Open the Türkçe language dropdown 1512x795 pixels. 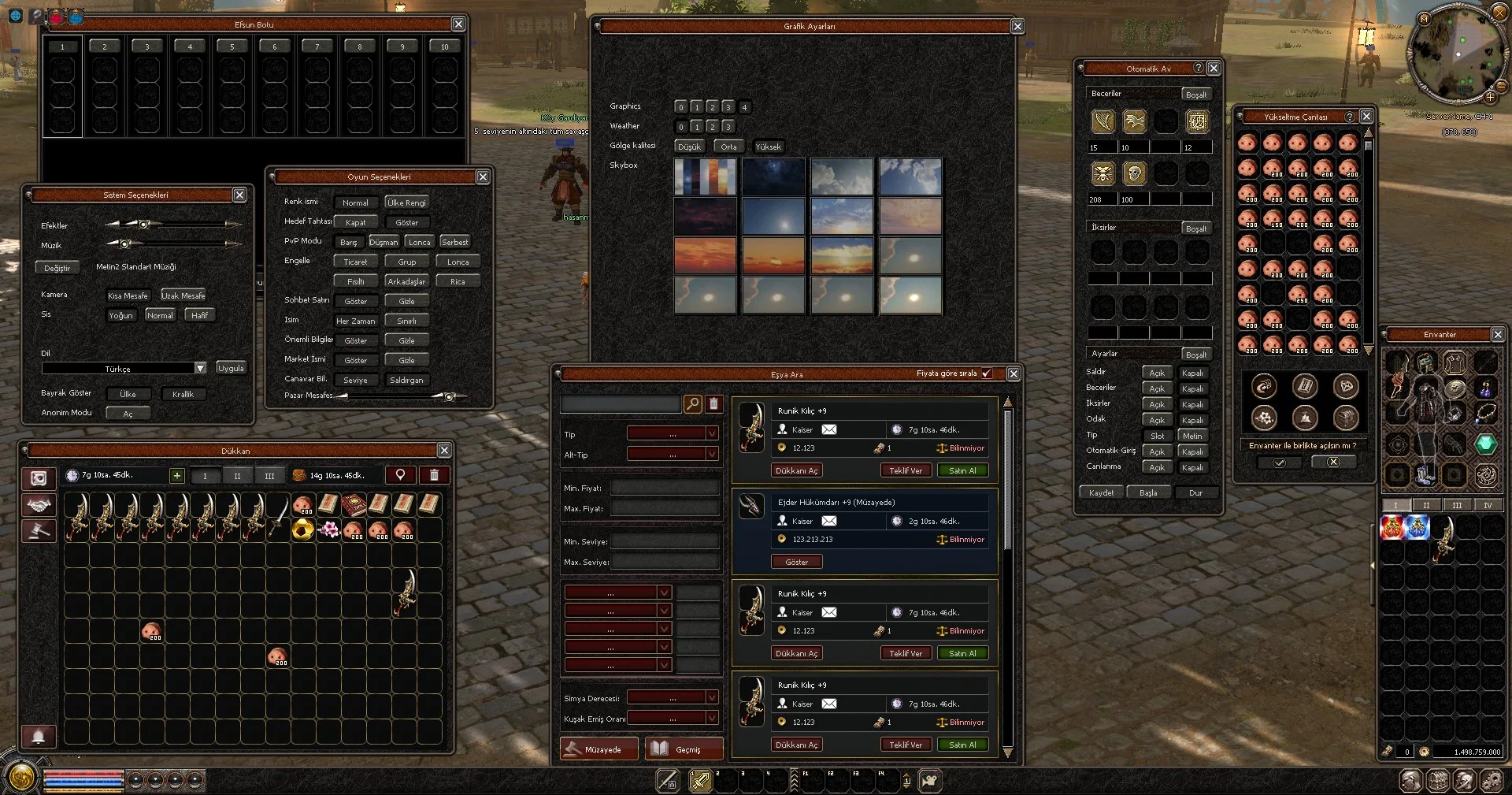pyautogui.click(x=200, y=368)
